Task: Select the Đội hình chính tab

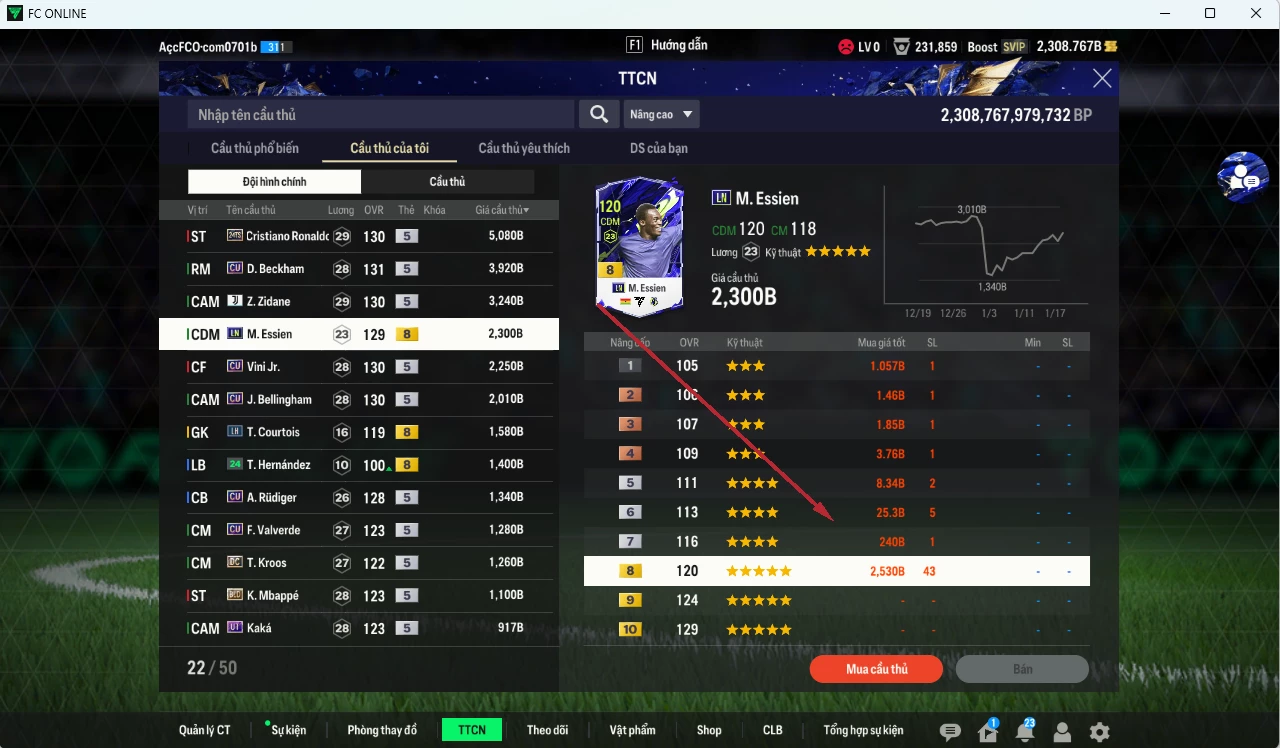Action: pos(274,181)
